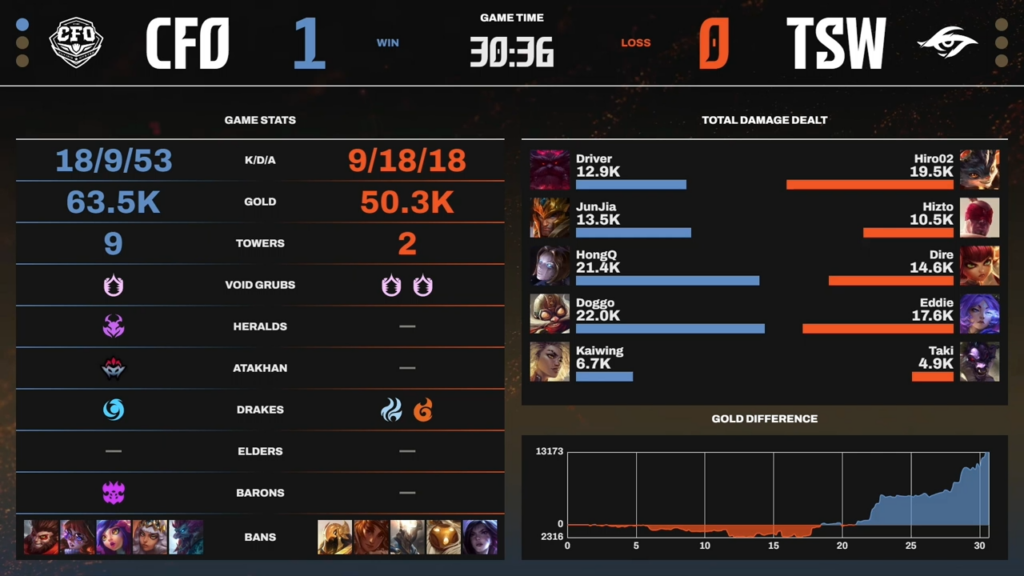Choose HongQ's champion portrait

click(550, 266)
